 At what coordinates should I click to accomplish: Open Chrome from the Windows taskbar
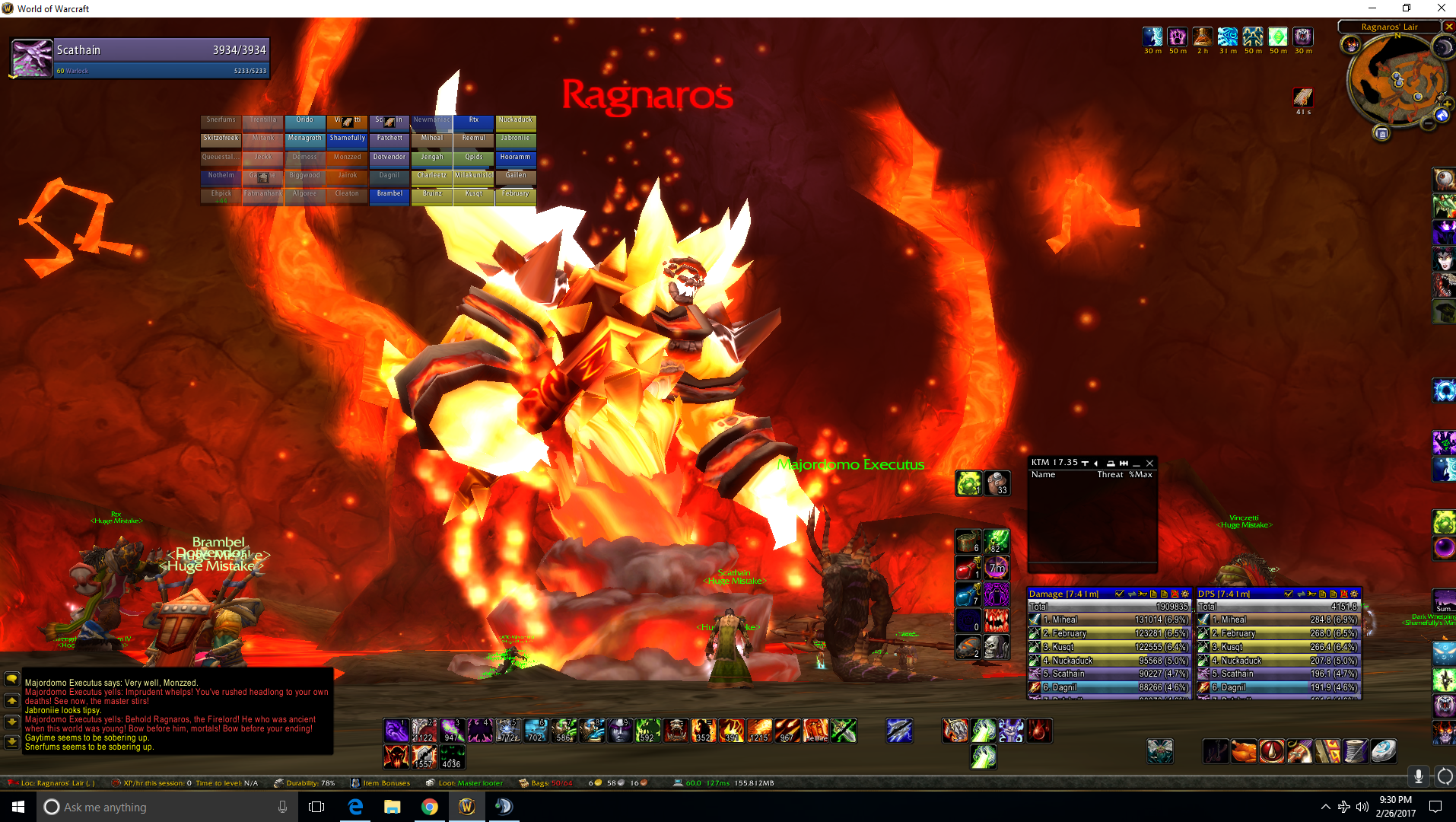[430, 807]
